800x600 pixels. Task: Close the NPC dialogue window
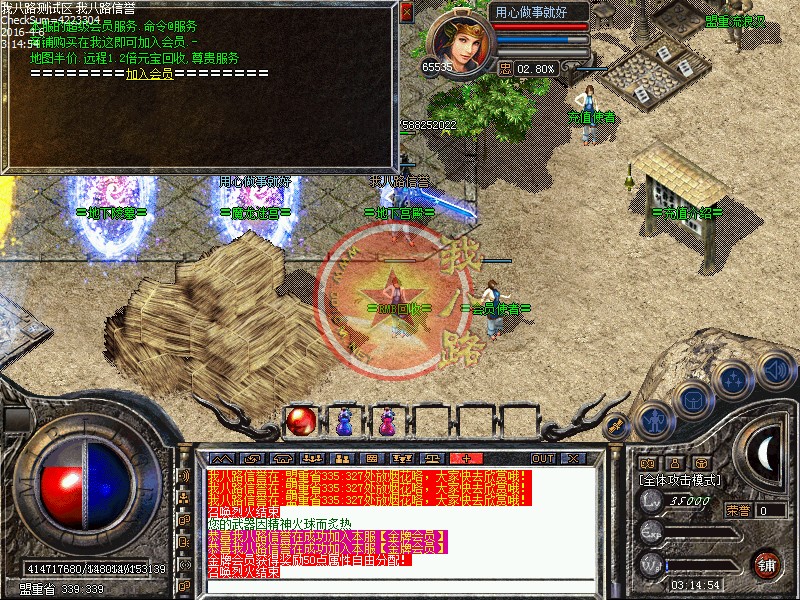405,13
